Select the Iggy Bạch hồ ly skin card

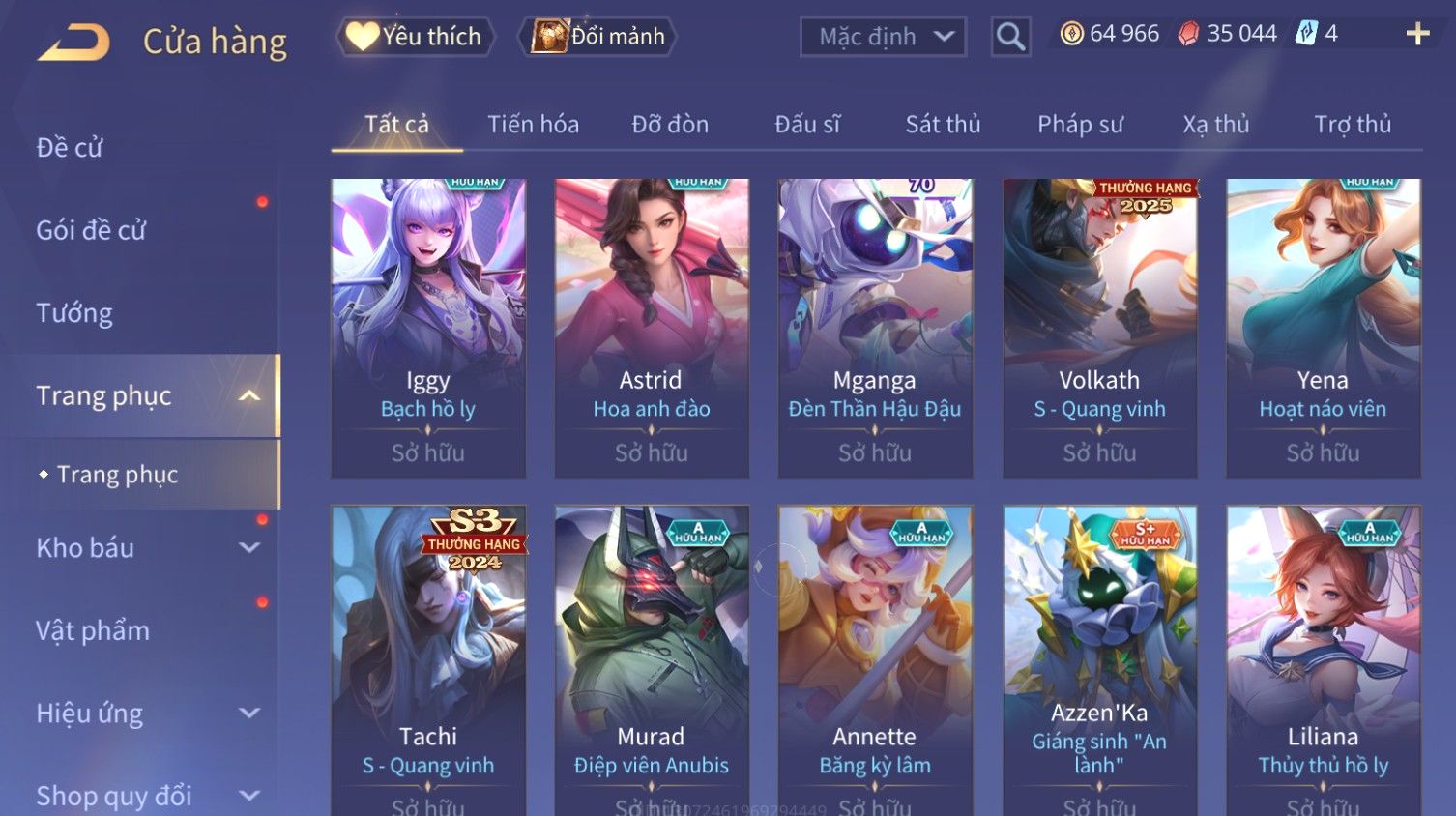(x=428, y=327)
